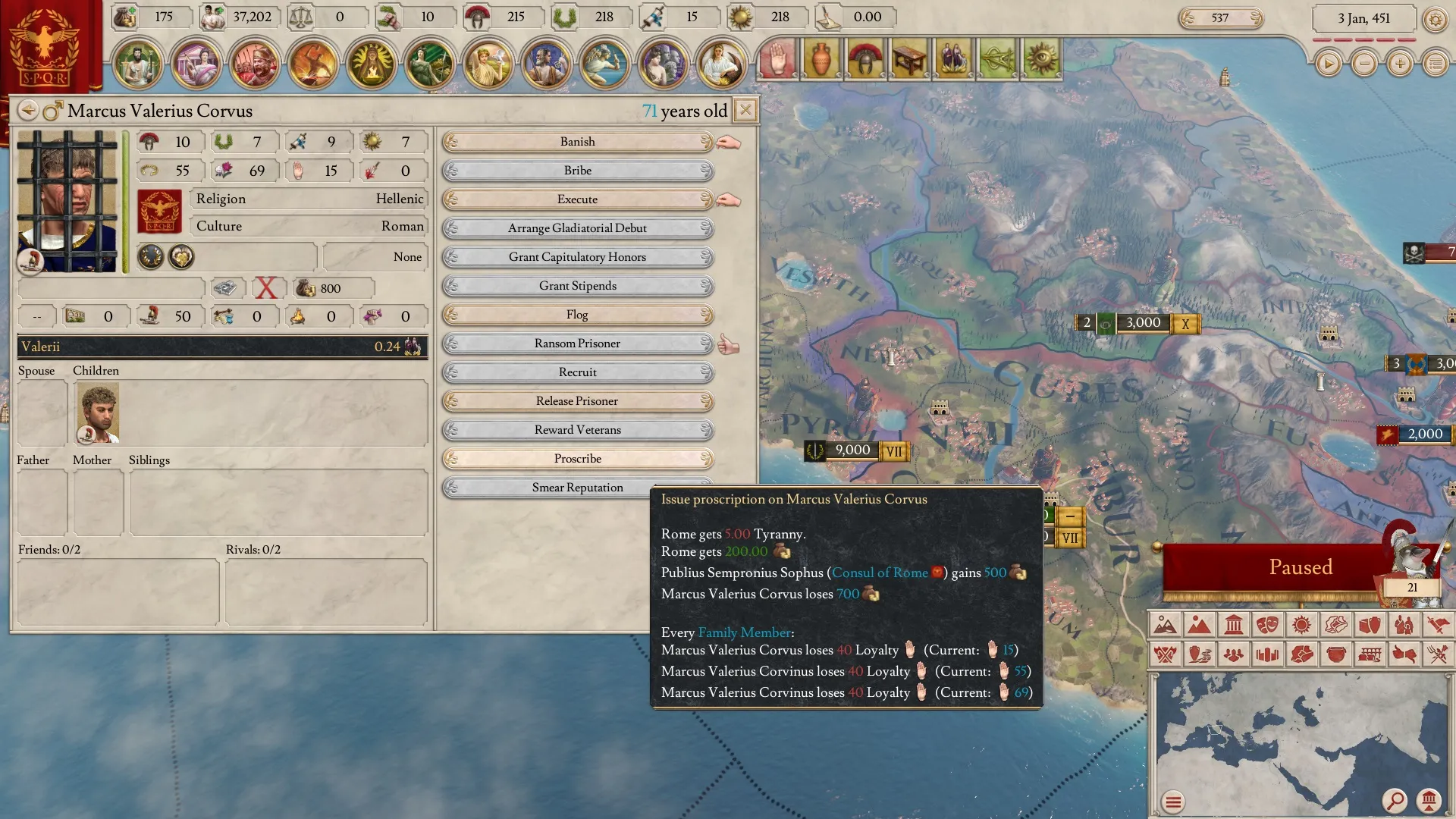
Task: Open the child's portrait under Children
Action: [99, 413]
